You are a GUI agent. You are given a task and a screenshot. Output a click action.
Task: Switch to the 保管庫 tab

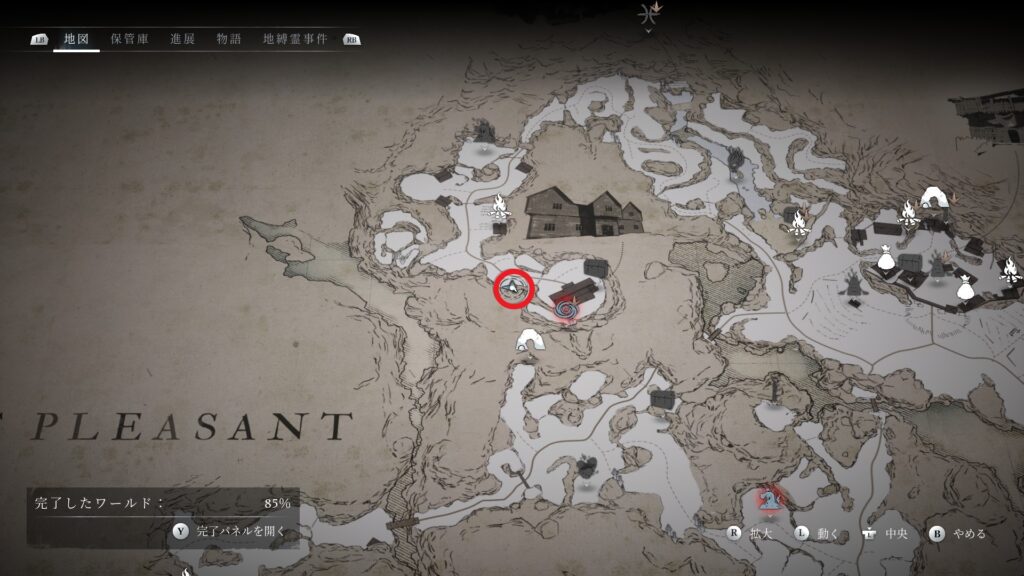pos(130,39)
